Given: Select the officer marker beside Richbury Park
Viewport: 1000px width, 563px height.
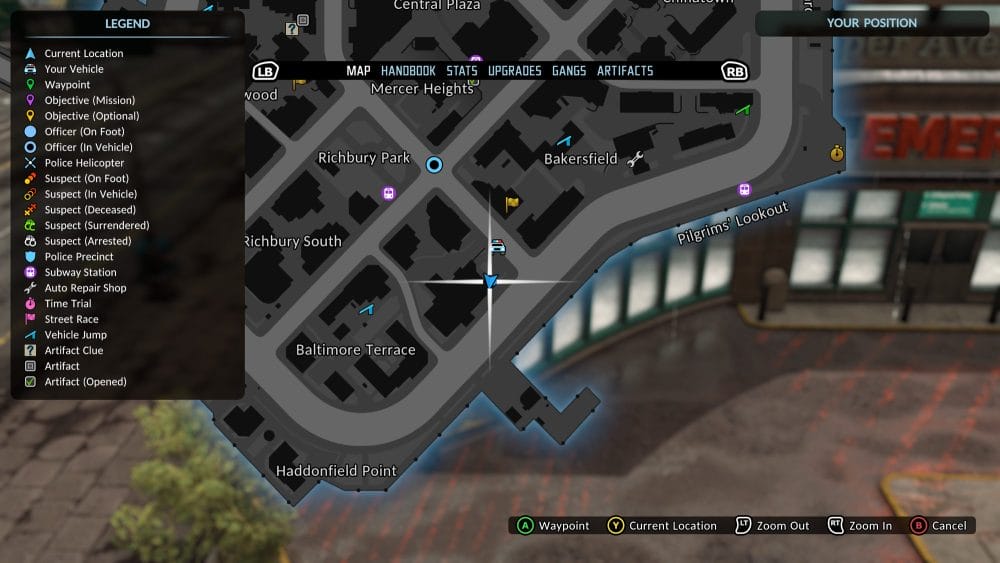Looking at the screenshot, I should click(x=434, y=164).
